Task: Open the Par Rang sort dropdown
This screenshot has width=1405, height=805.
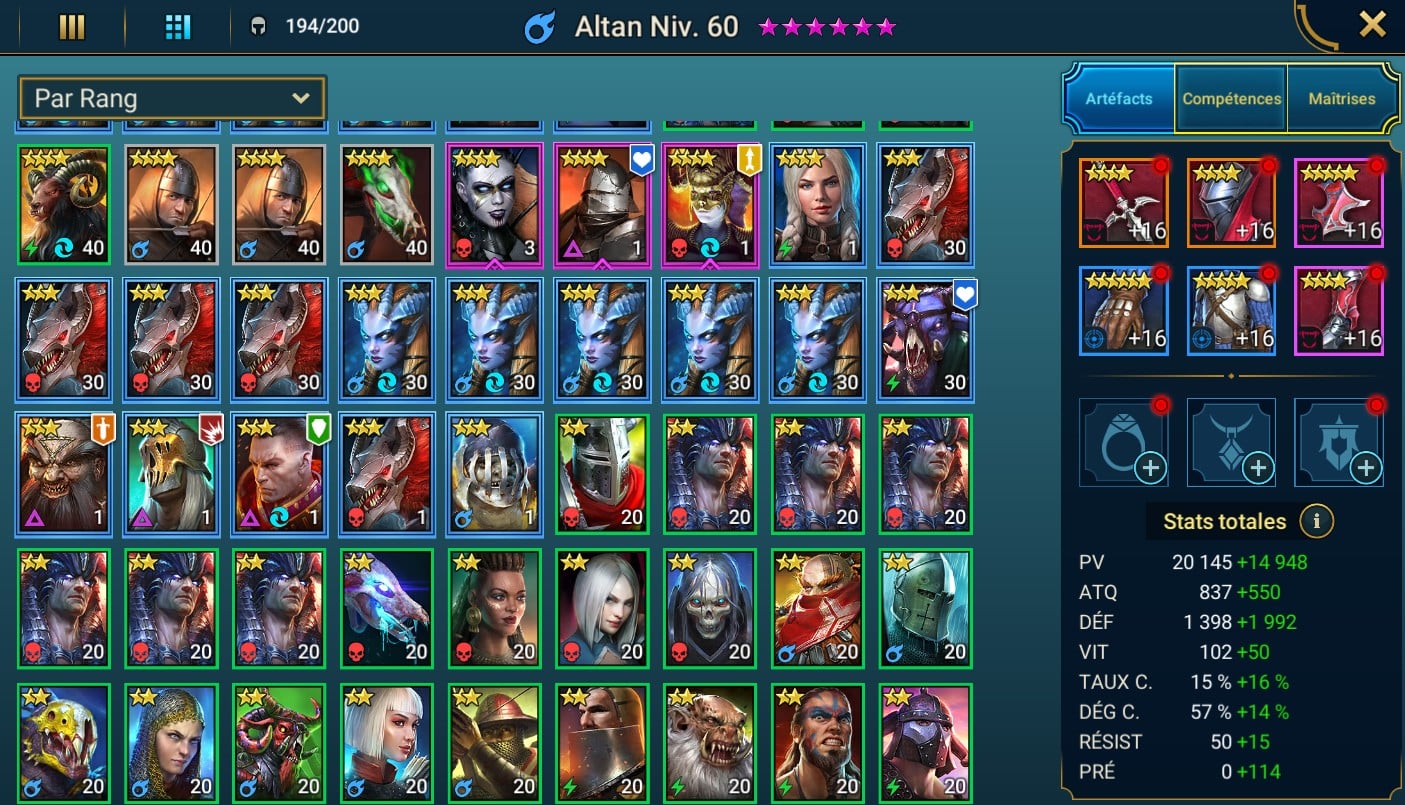Action: pos(172,98)
